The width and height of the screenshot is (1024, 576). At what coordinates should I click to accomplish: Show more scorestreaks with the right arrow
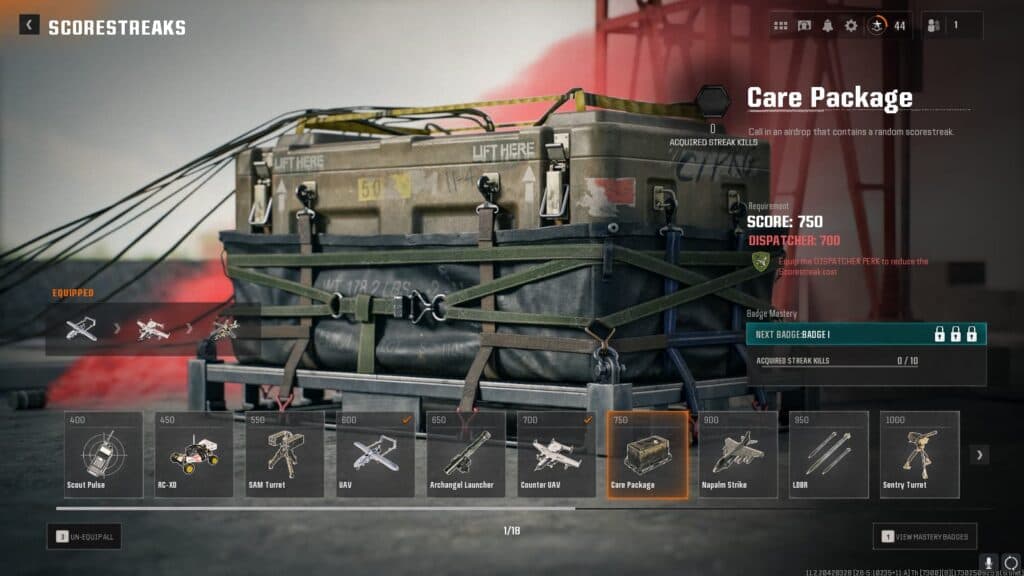[x=980, y=455]
